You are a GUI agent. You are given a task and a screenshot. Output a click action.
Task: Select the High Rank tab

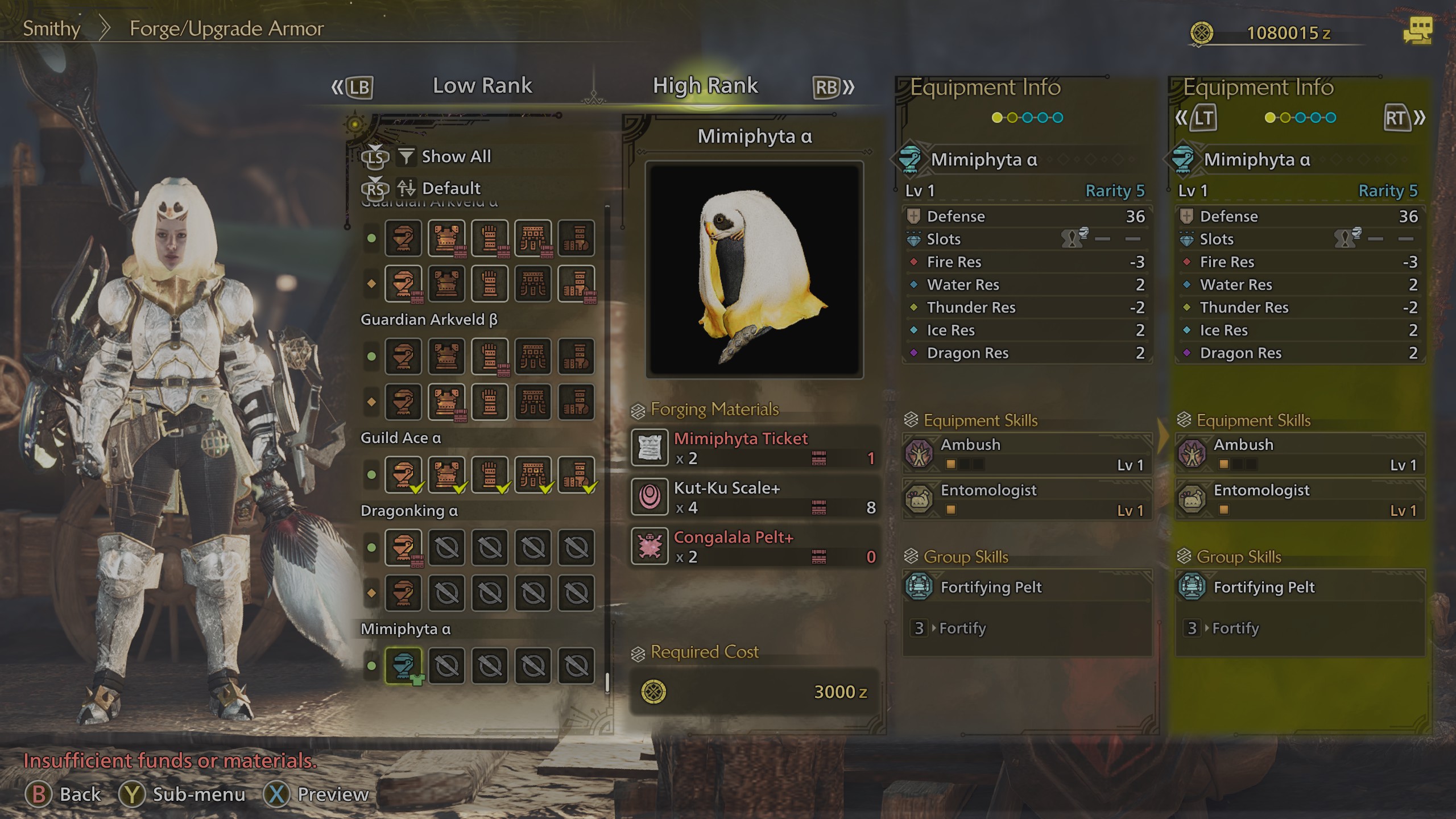tap(705, 86)
